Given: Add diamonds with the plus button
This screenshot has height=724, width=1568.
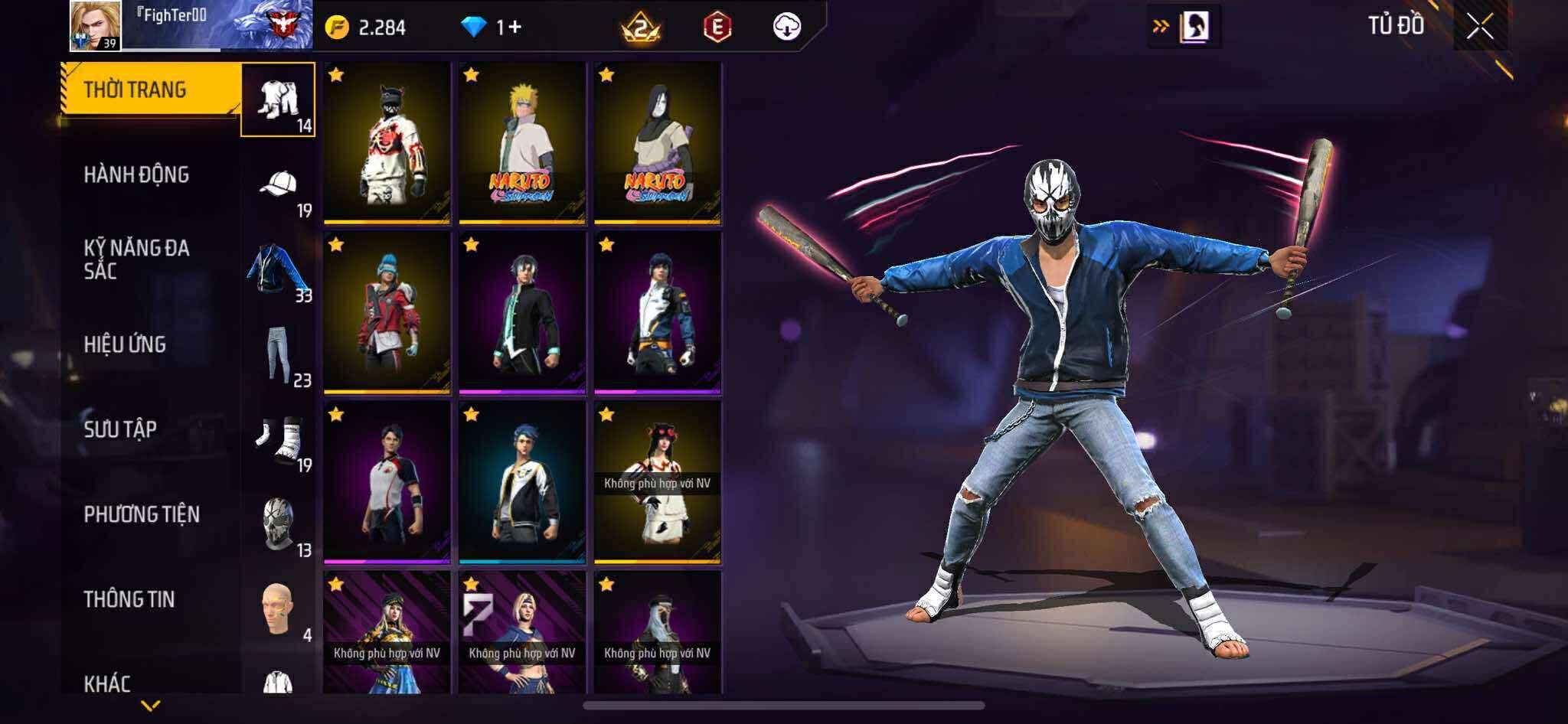Looking at the screenshot, I should tap(514, 28).
